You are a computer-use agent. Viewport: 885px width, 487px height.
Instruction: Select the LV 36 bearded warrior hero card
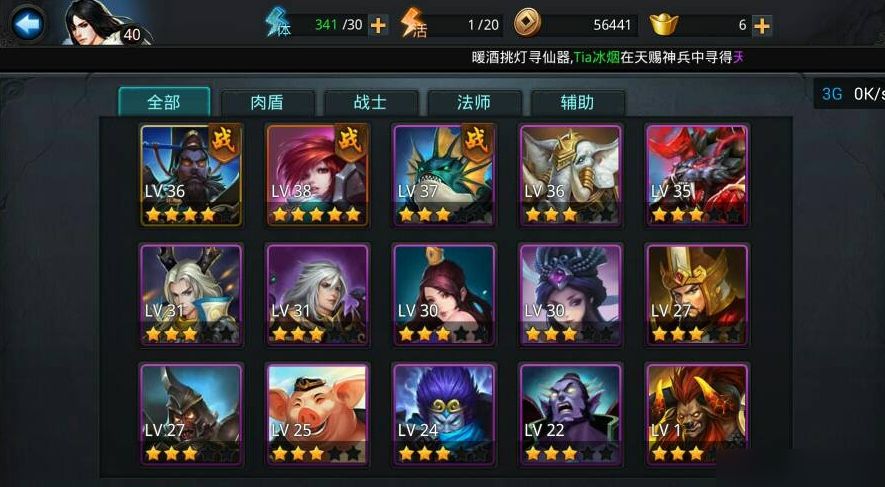click(191, 174)
